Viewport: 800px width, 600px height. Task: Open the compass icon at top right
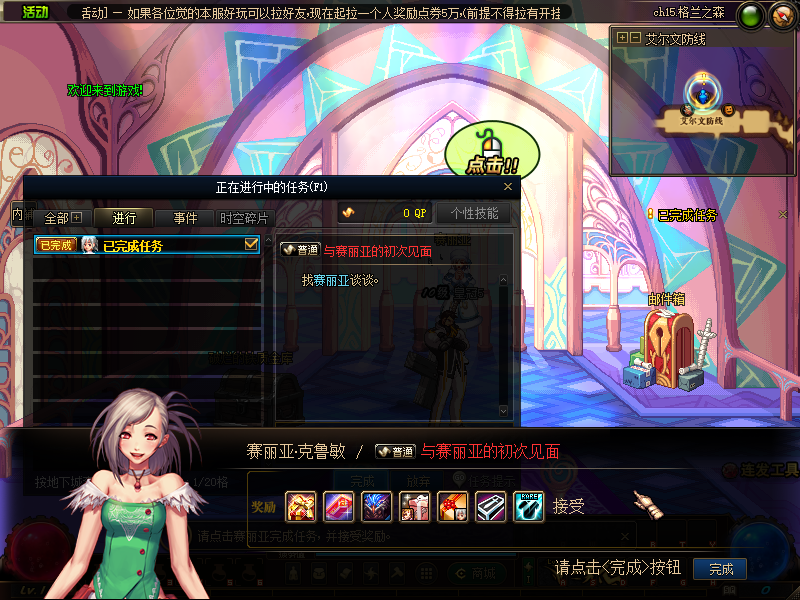780,15
